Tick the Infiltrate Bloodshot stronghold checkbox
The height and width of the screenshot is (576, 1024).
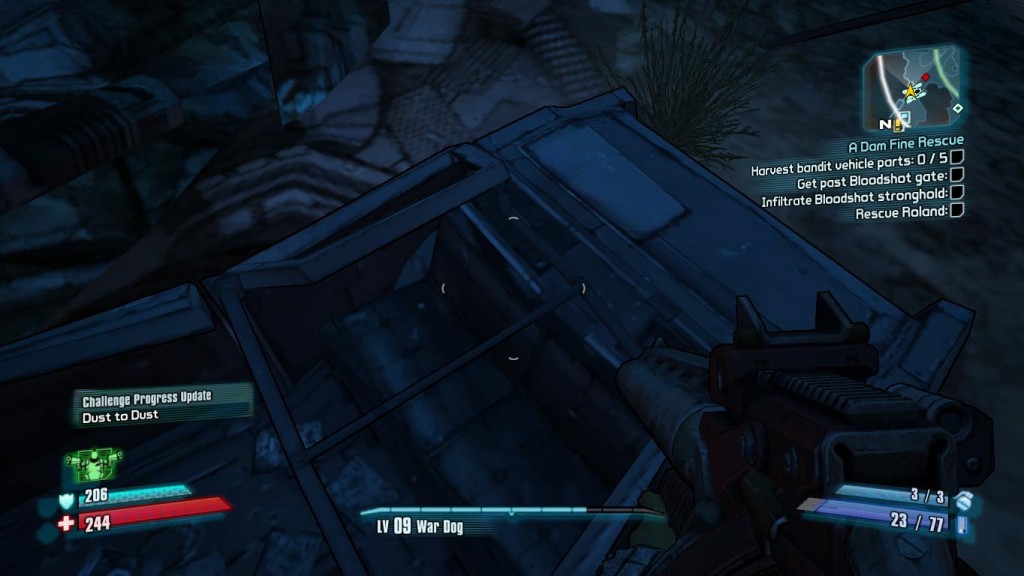pos(957,192)
